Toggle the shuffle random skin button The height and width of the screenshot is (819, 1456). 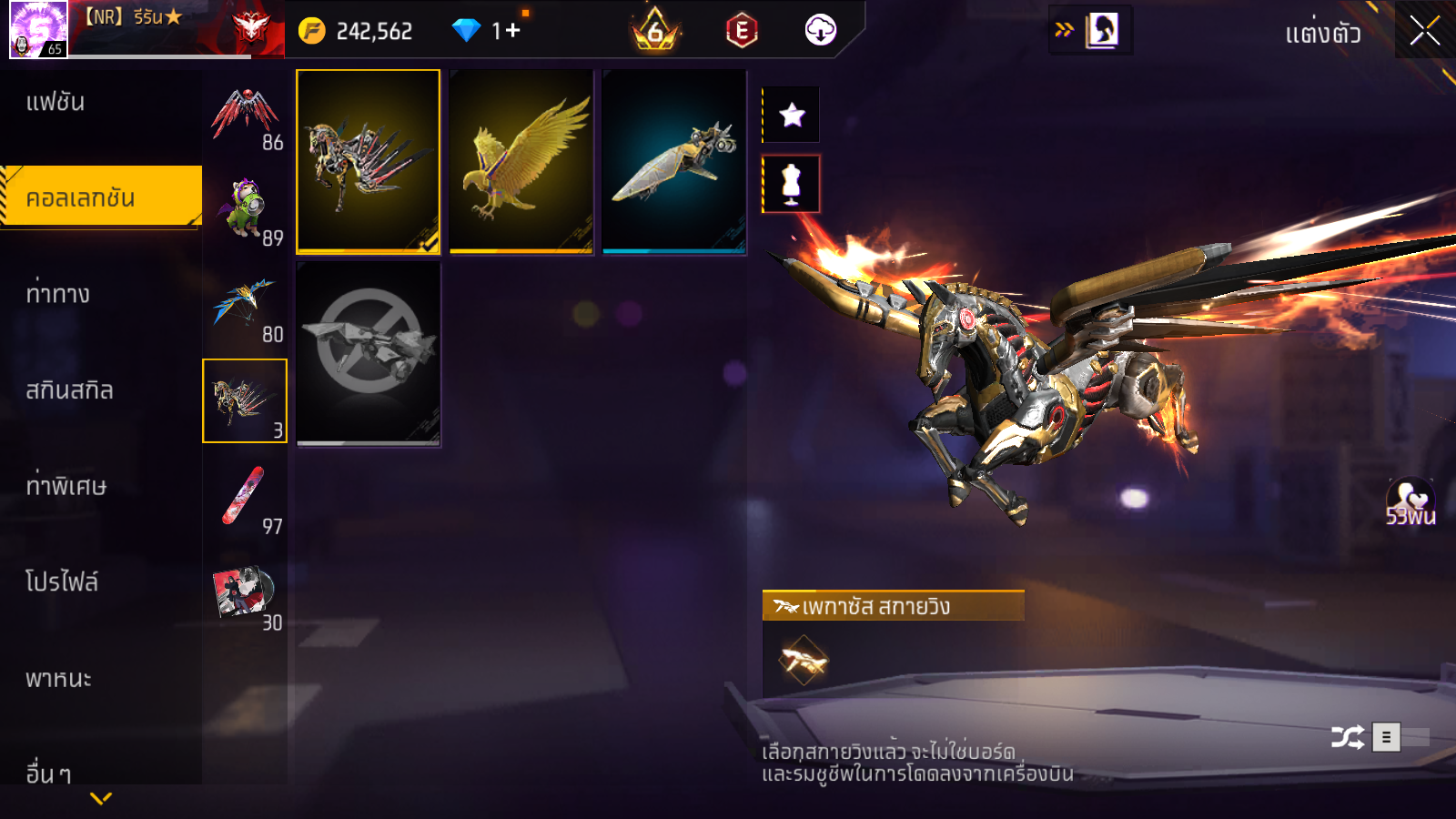(1348, 737)
